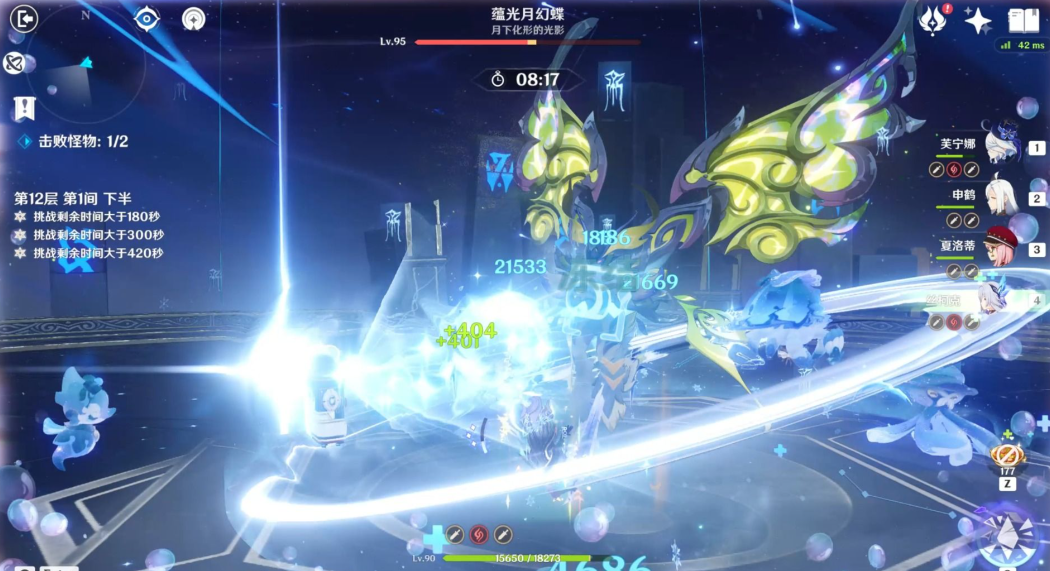This screenshot has width=1050, height=571.
Task: Click the 击败怪物 objective tracker
Action: tap(75, 142)
